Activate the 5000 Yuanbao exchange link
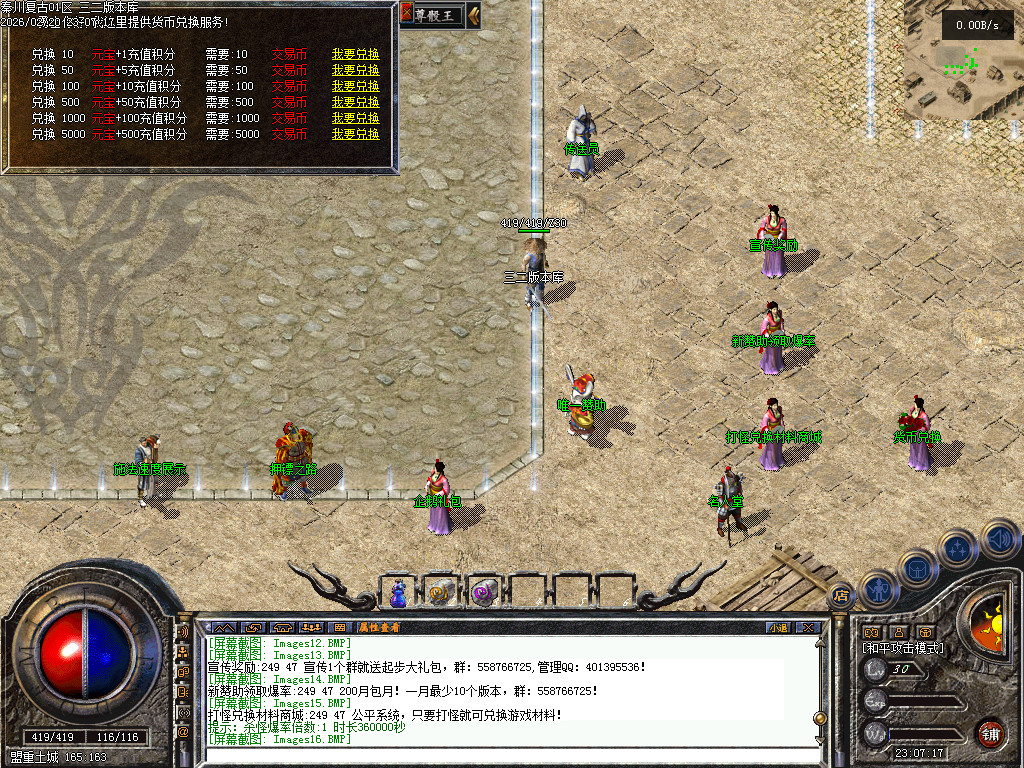This screenshot has width=1024, height=768. pyautogui.click(x=355, y=134)
